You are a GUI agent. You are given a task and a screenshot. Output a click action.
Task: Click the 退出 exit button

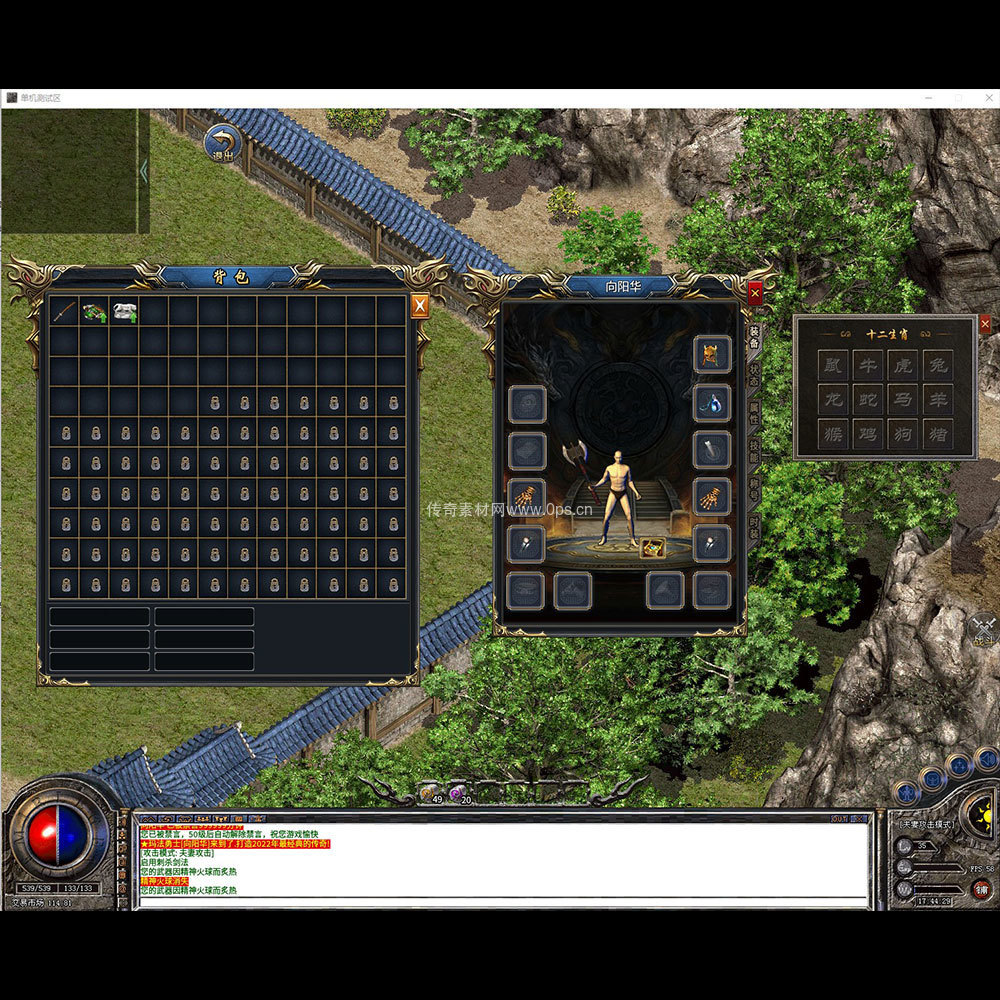pyautogui.click(x=223, y=143)
